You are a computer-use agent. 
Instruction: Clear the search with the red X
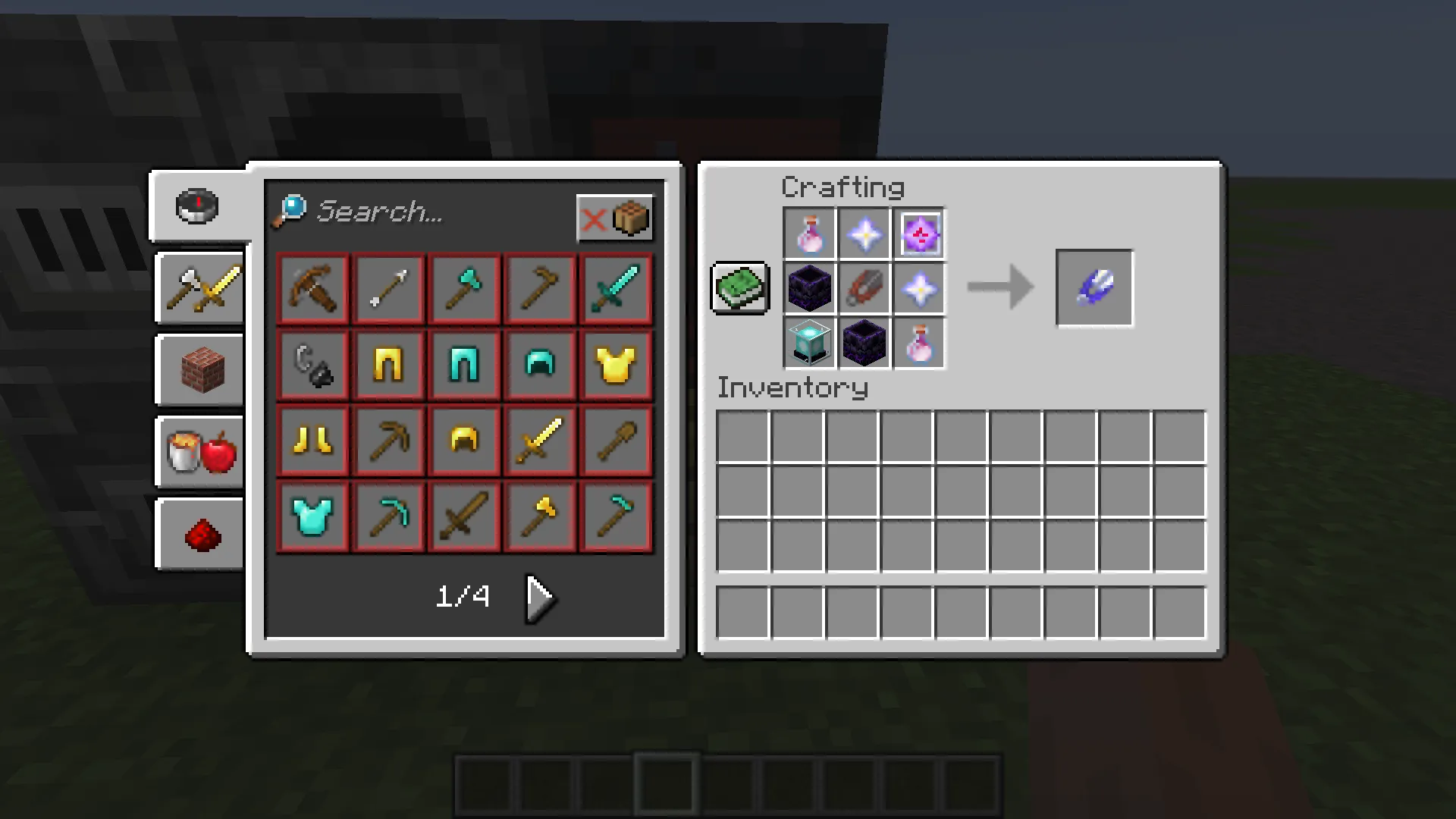(x=595, y=219)
